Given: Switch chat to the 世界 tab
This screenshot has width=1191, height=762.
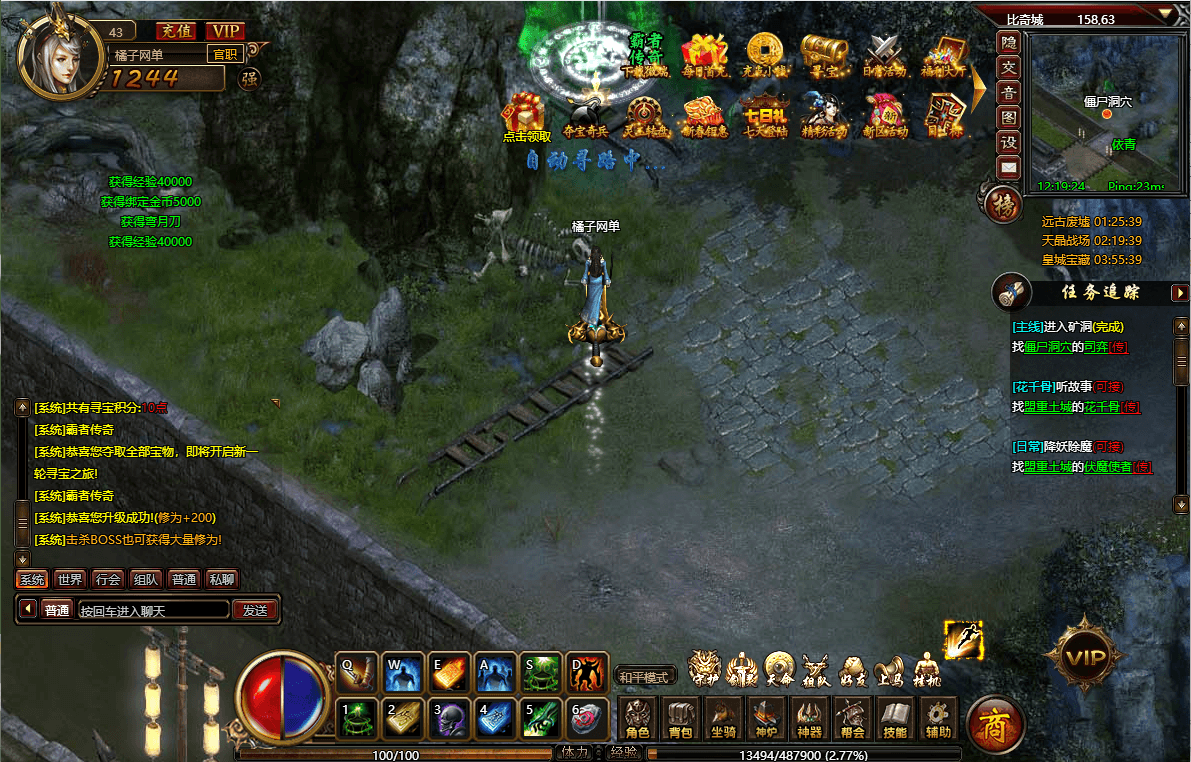Looking at the screenshot, I should click(70, 579).
